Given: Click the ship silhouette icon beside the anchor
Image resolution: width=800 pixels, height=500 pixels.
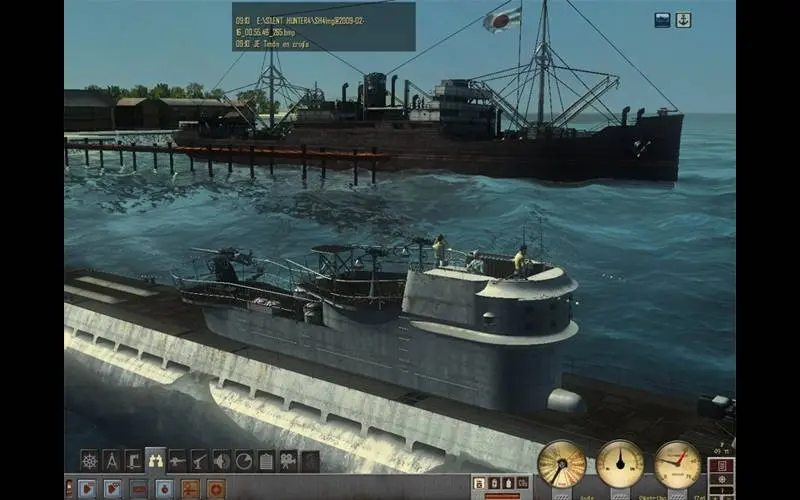Looking at the screenshot, I should [x=663, y=20].
